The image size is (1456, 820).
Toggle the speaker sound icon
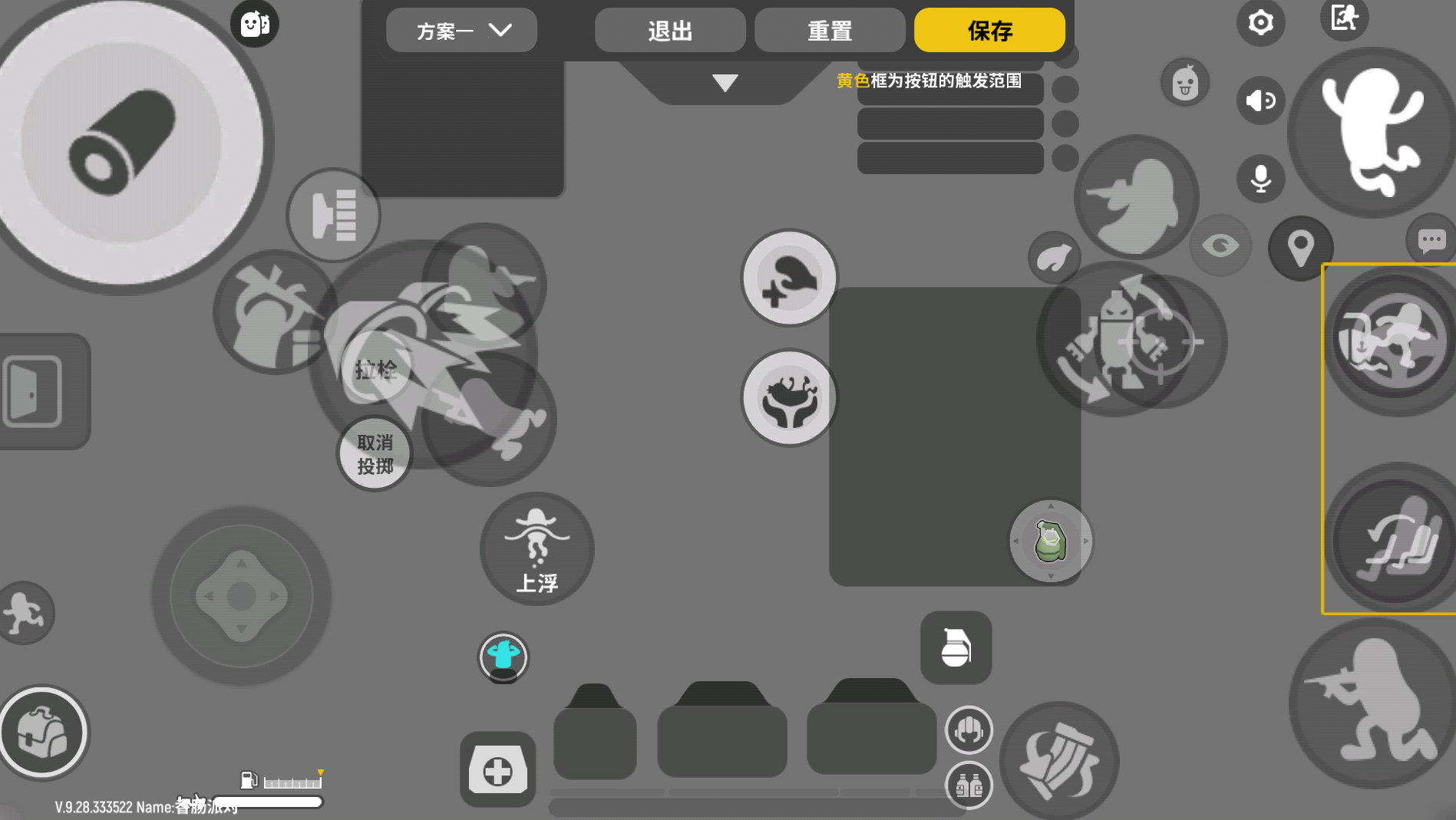1261,100
